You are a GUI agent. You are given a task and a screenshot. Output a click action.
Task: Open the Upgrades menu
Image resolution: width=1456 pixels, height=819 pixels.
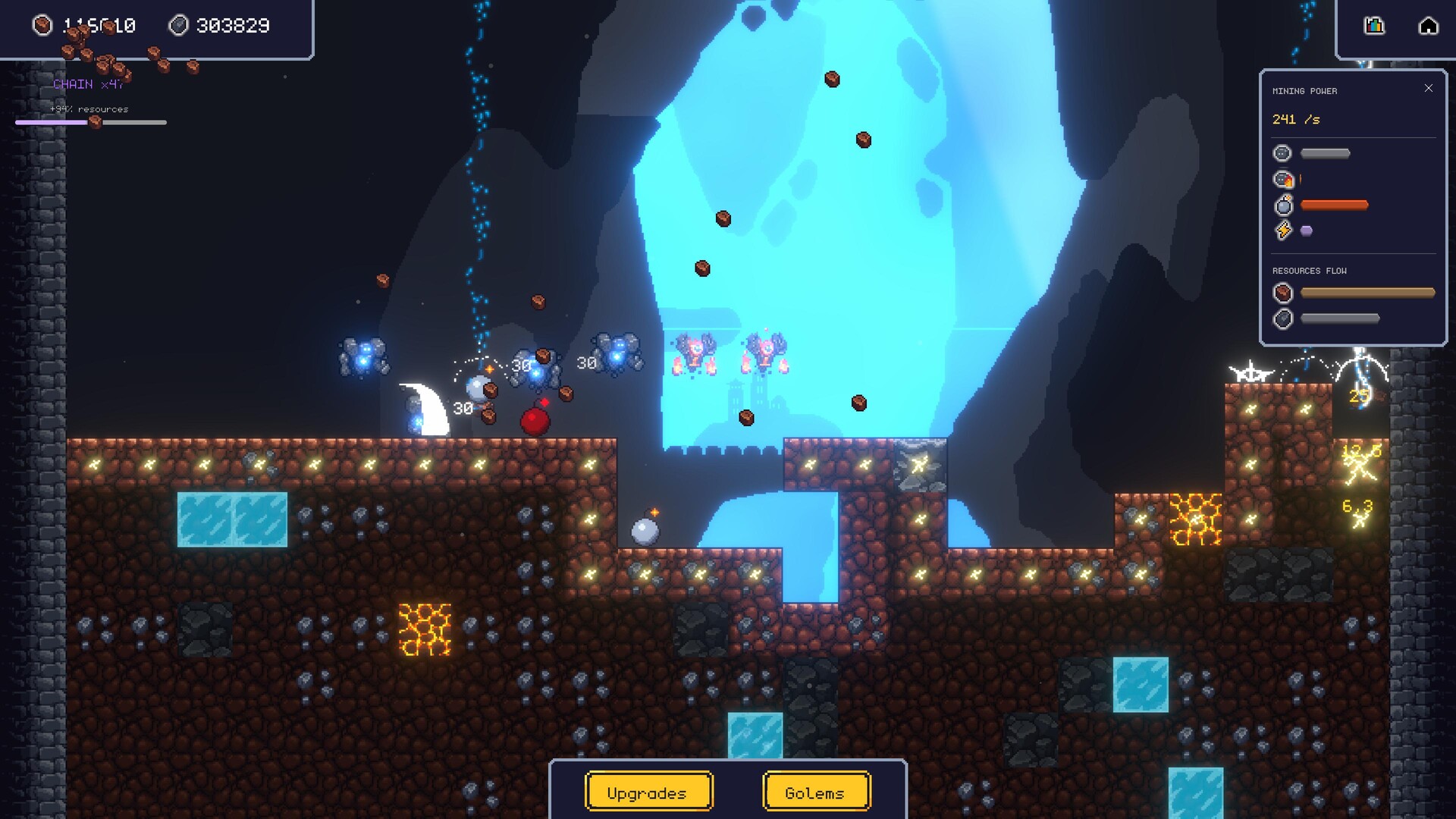(648, 792)
